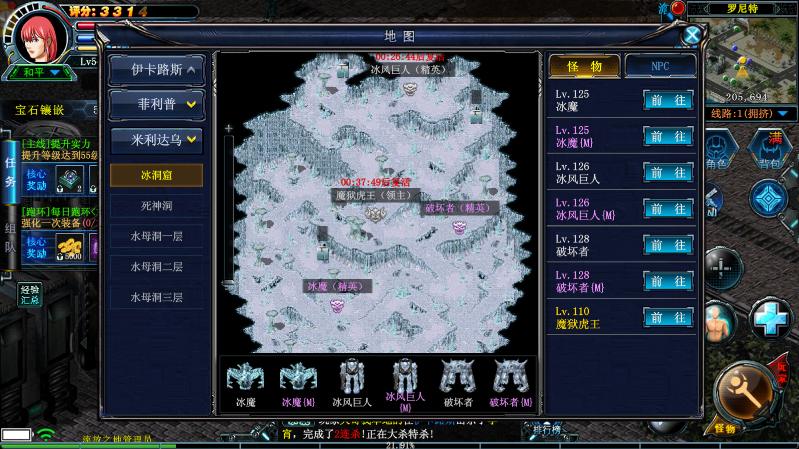Image resolution: width=799 pixels, height=449 pixels.
Task: Show the 水母洞二层 map
Action: 155,267
